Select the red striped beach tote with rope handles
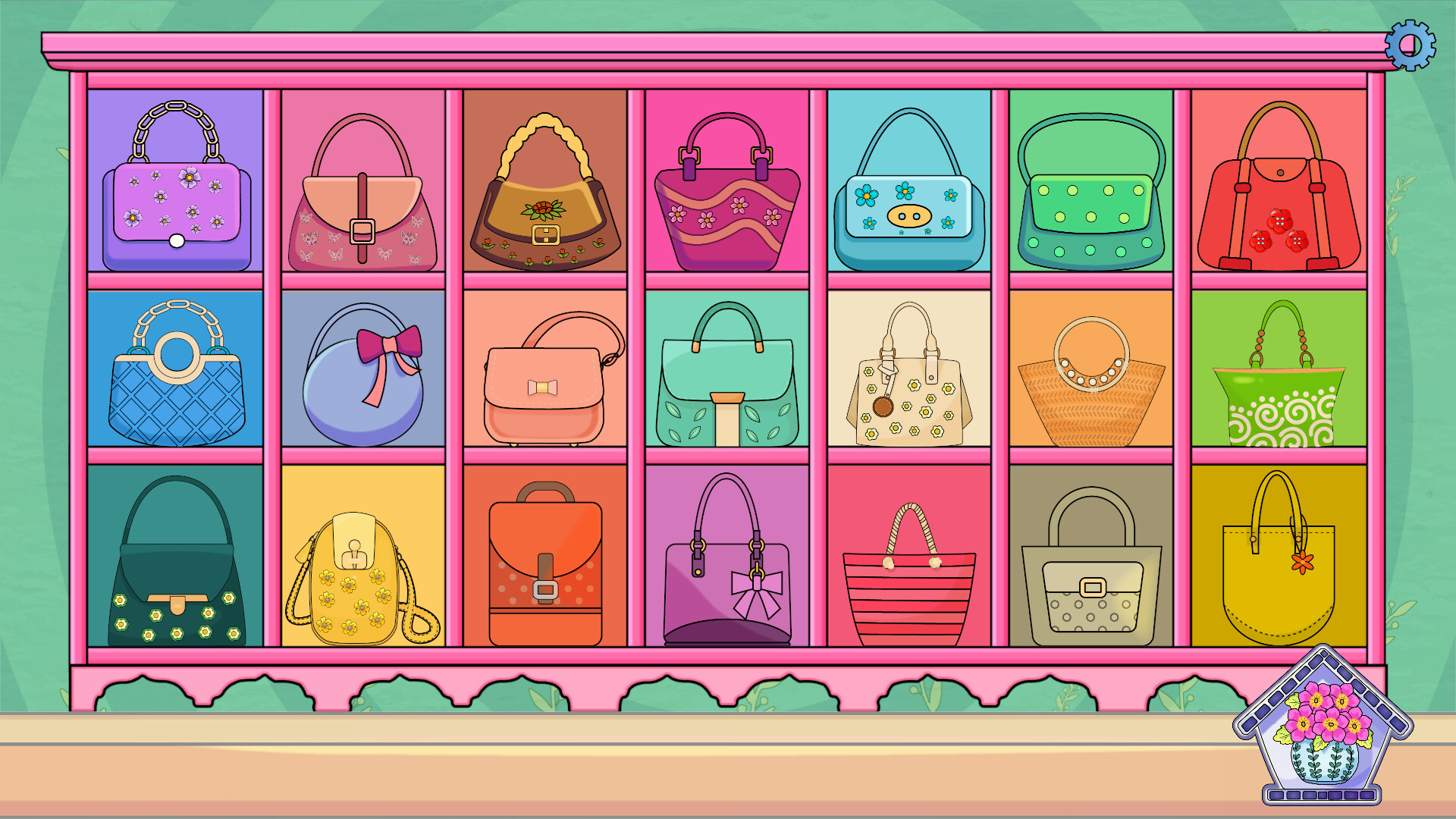Image resolution: width=1456 pixels, height=819 pixels. pos(908,580)
